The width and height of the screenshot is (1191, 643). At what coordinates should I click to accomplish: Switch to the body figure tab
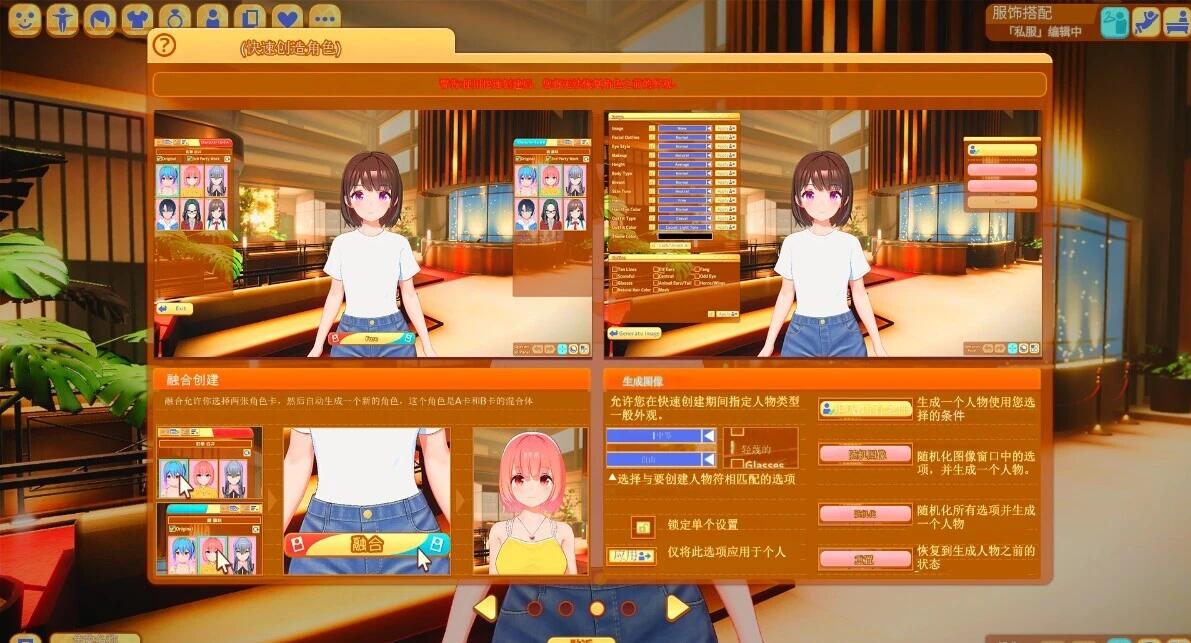(x=61, y=18)
